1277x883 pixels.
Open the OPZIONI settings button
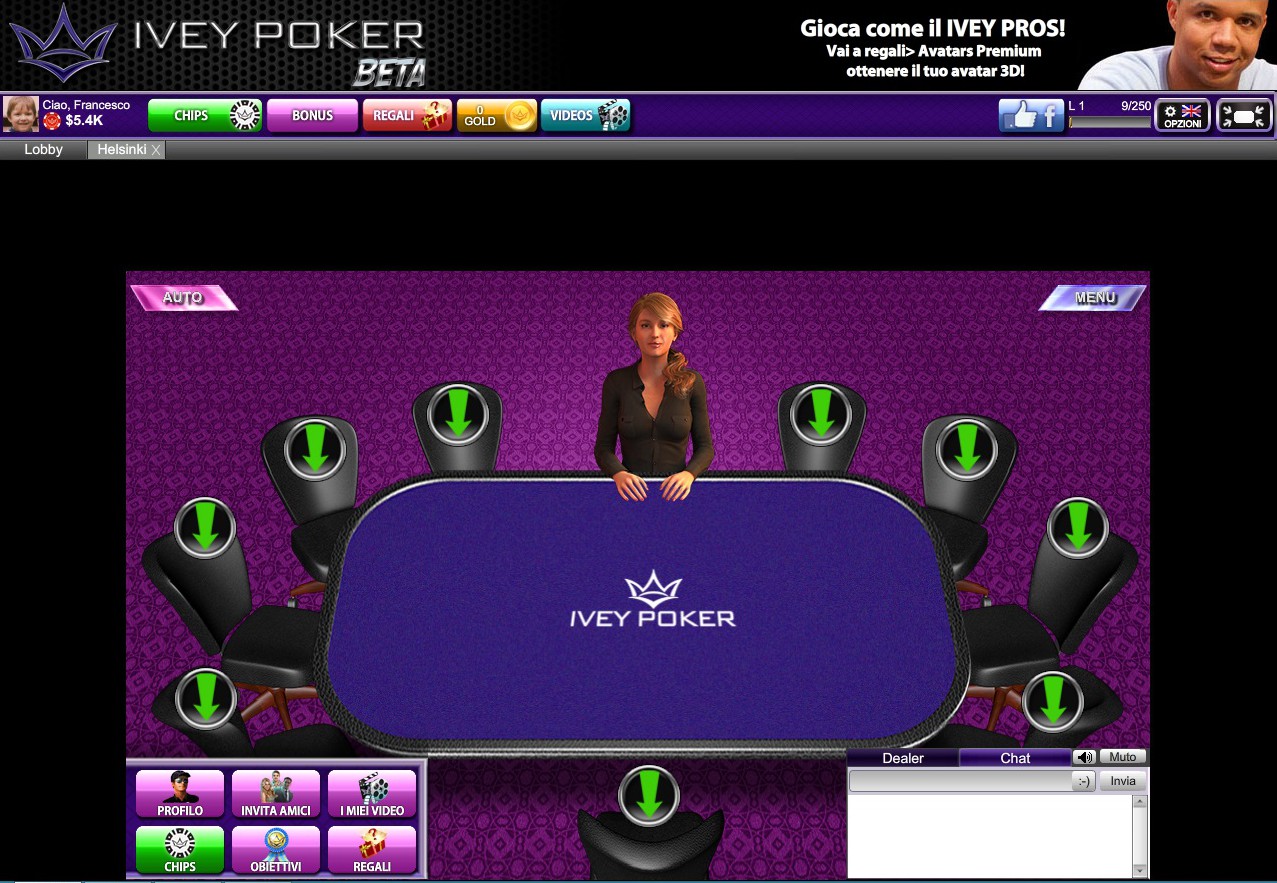pos(1182,116)
